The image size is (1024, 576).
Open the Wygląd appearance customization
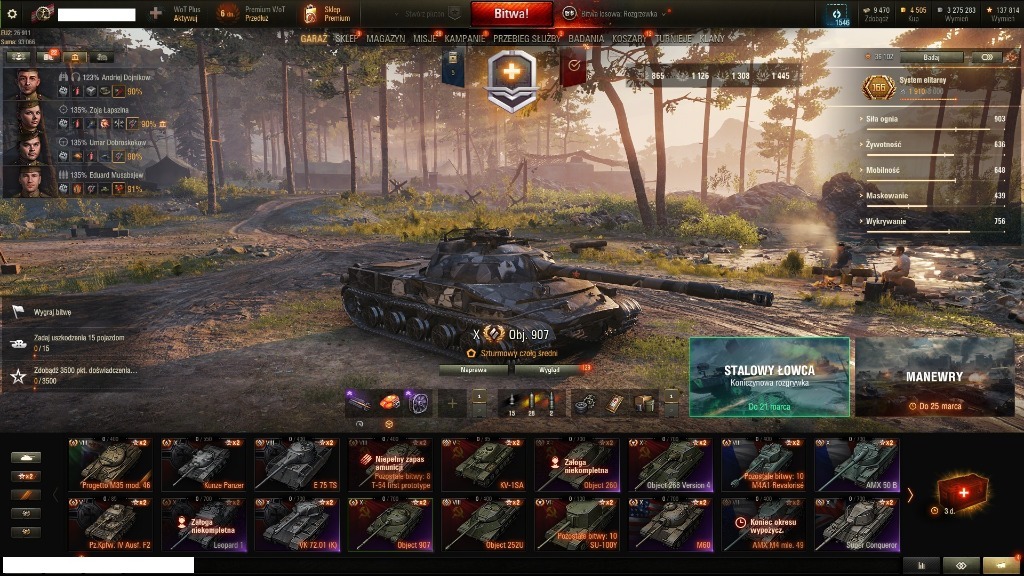(549, 369)
